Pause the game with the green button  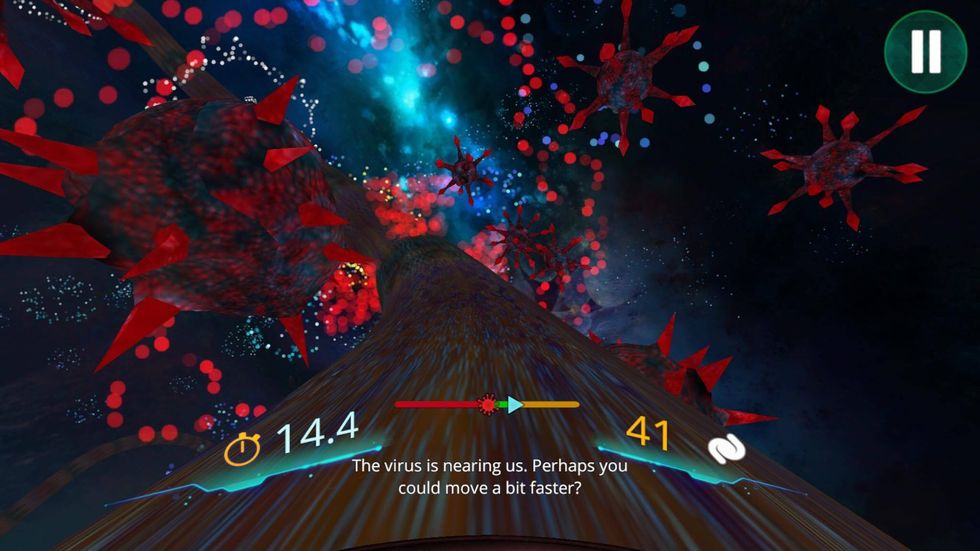click(925, 51)
